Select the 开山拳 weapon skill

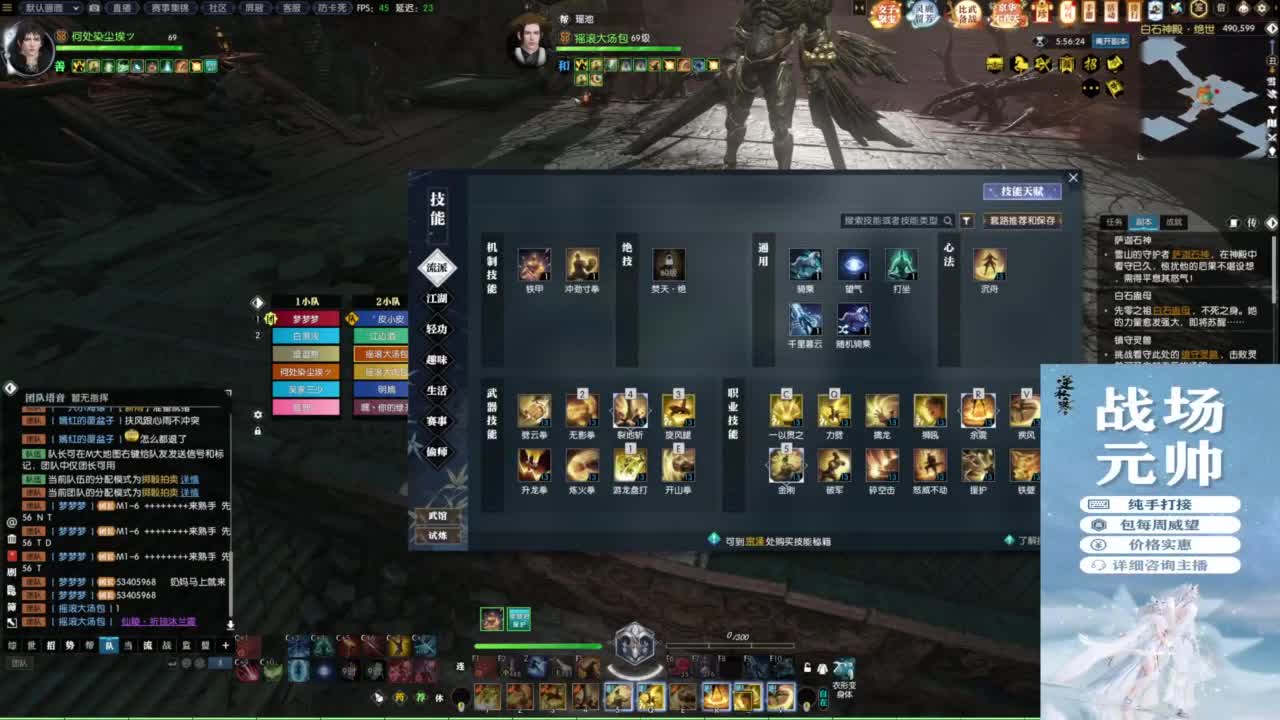coord(678,463)
